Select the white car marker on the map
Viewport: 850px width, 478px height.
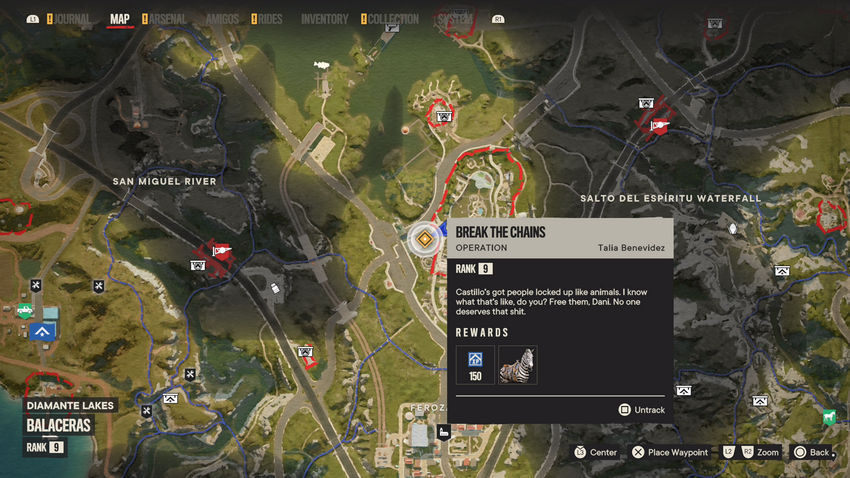275,288
